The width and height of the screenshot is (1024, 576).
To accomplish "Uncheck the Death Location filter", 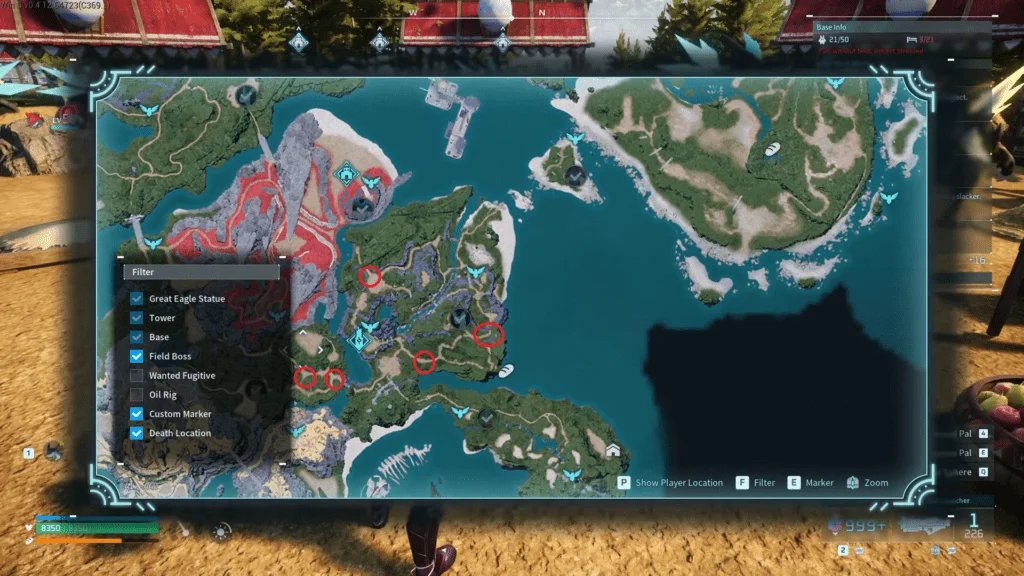I will tap(136, 433).
